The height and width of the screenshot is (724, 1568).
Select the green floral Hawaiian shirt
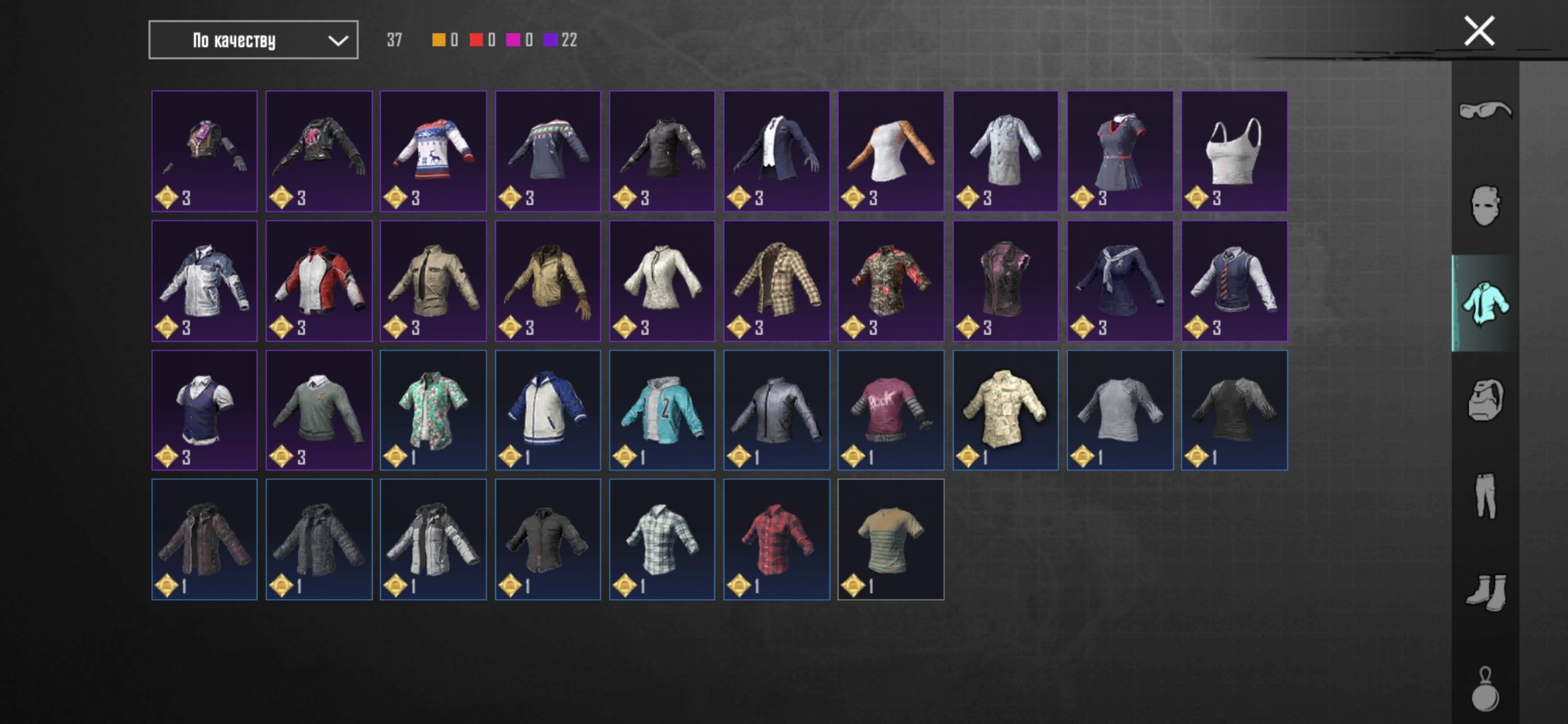pos(433,410)
